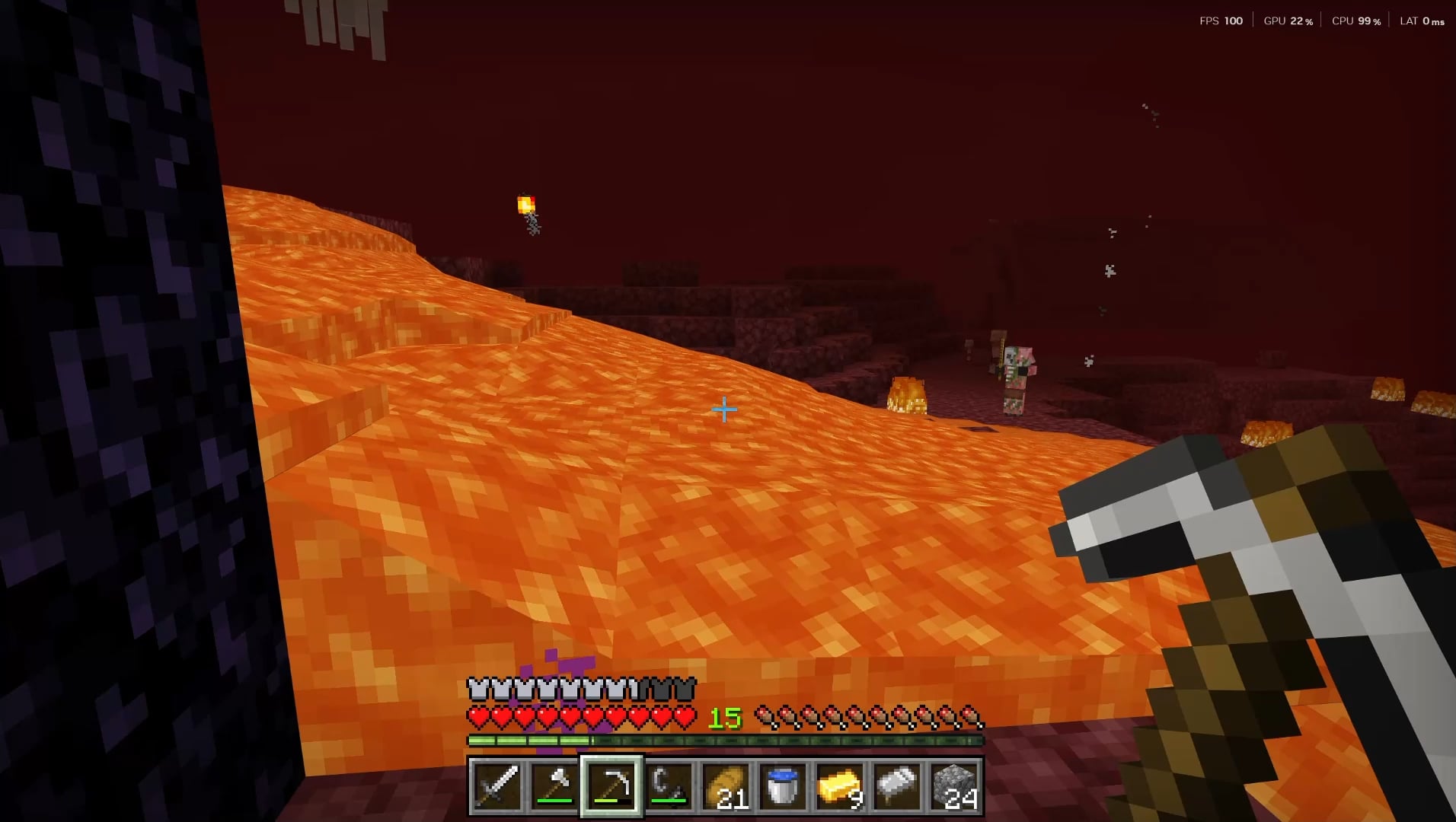
Task: Pick the water bucket hotbar slot
Action: (783, 785)
